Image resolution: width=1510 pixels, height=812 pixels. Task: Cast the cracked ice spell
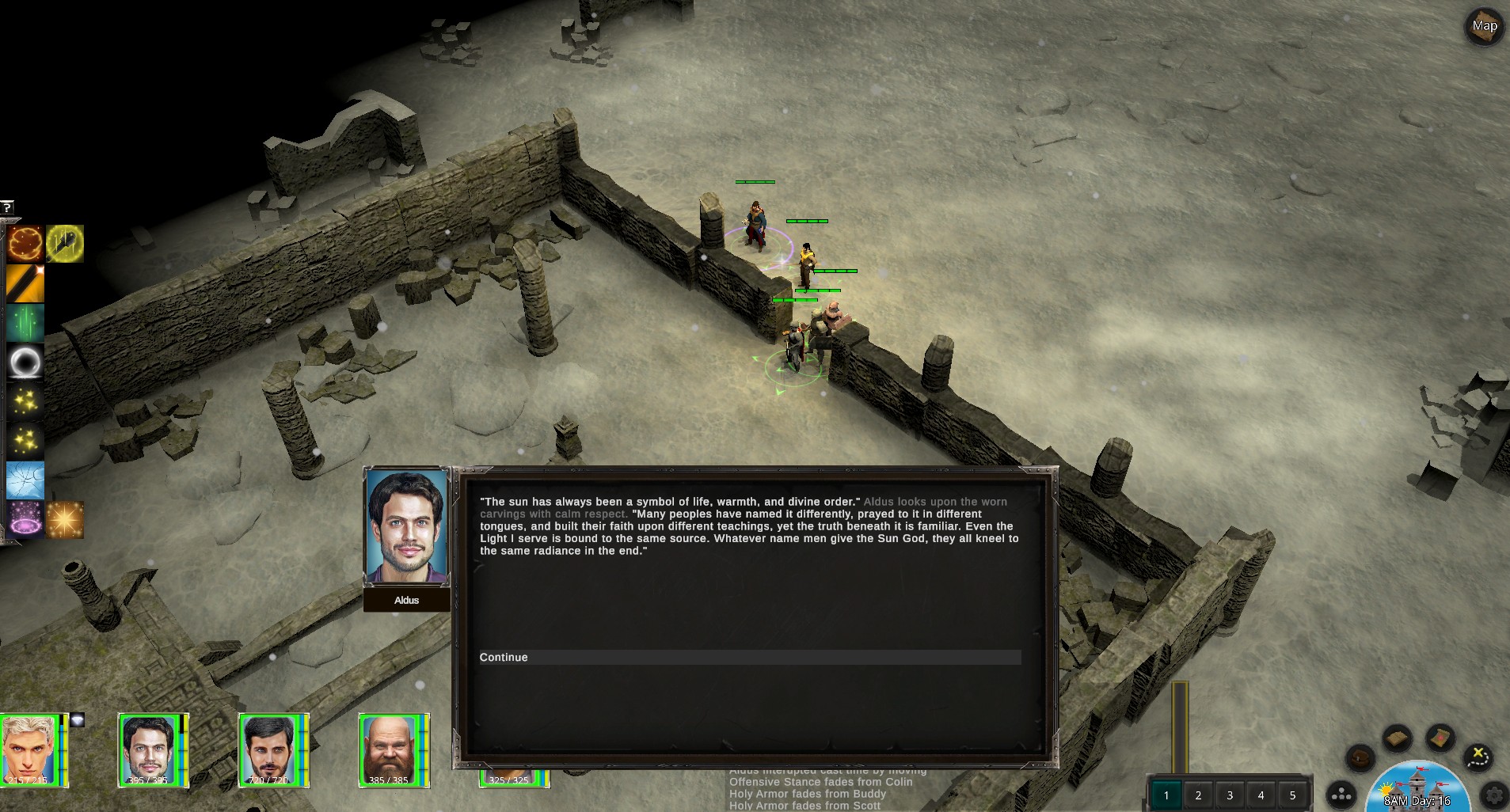(25, 480)
